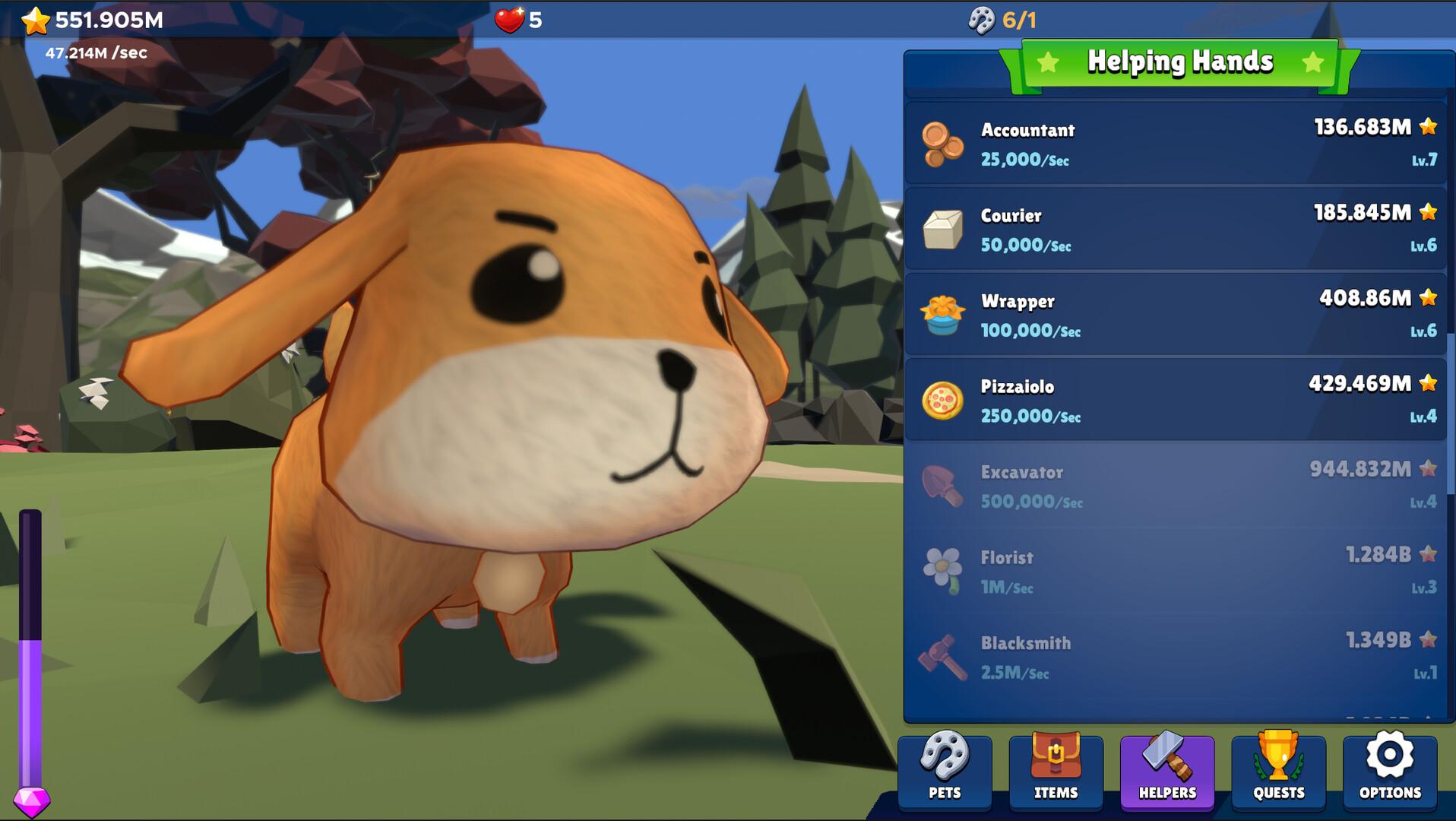Screen dimensions: 1456x821
Task: Select the Florist flower icon
Action: [942, 572]
